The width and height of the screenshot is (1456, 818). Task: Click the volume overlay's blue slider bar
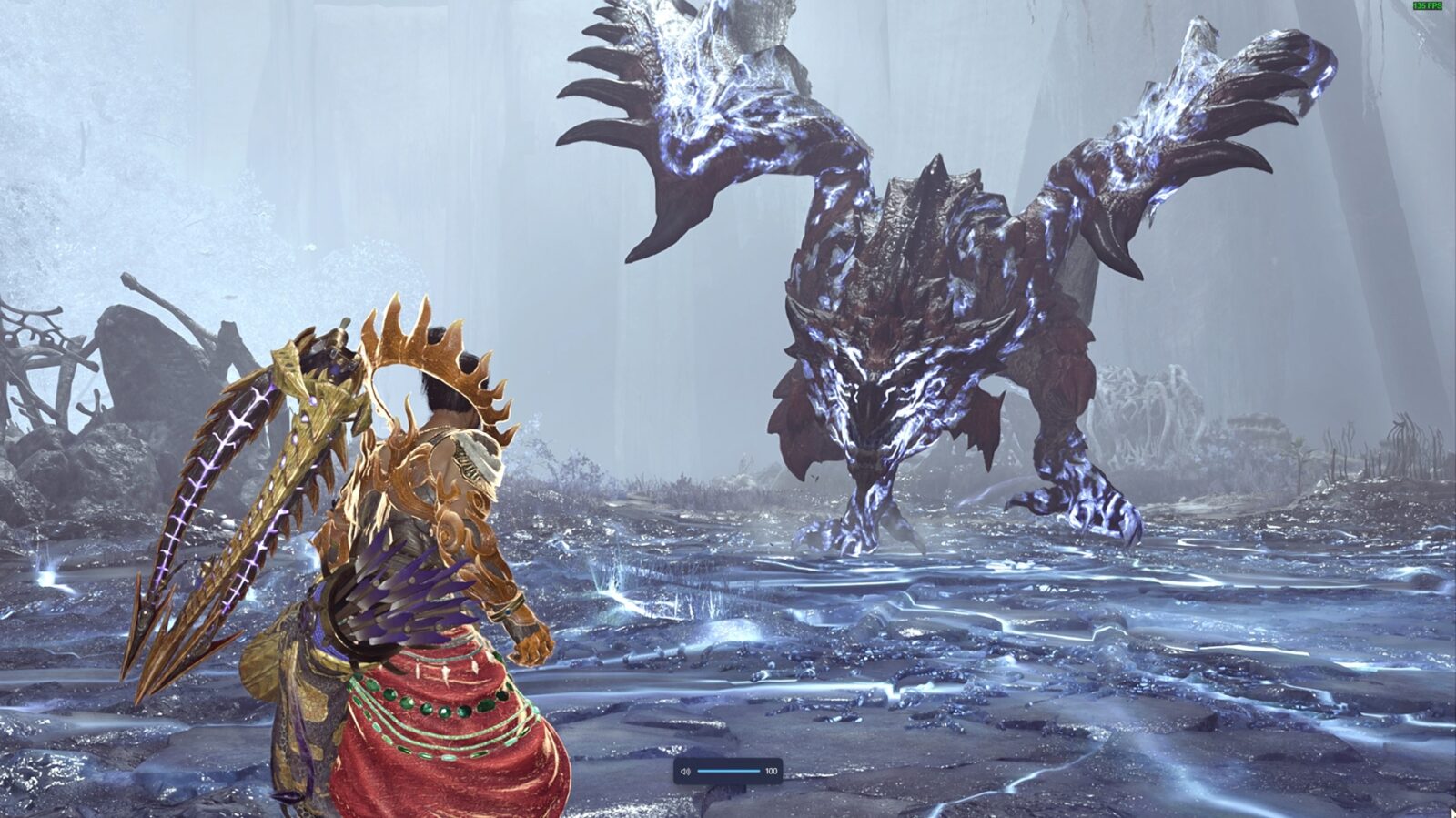click(728, 771)
